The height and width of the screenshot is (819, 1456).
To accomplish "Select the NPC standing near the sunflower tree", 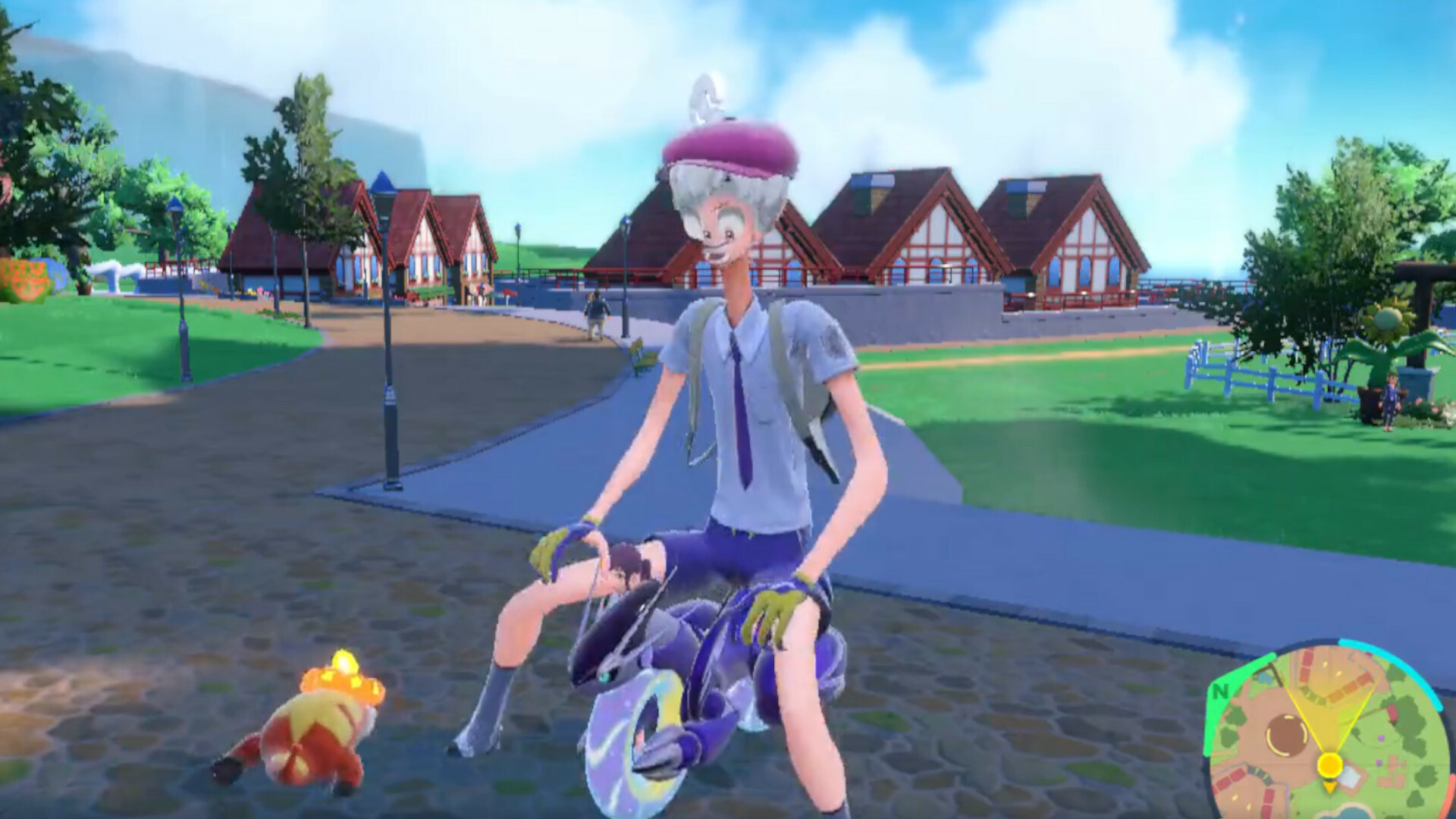I will (1391, 402).
